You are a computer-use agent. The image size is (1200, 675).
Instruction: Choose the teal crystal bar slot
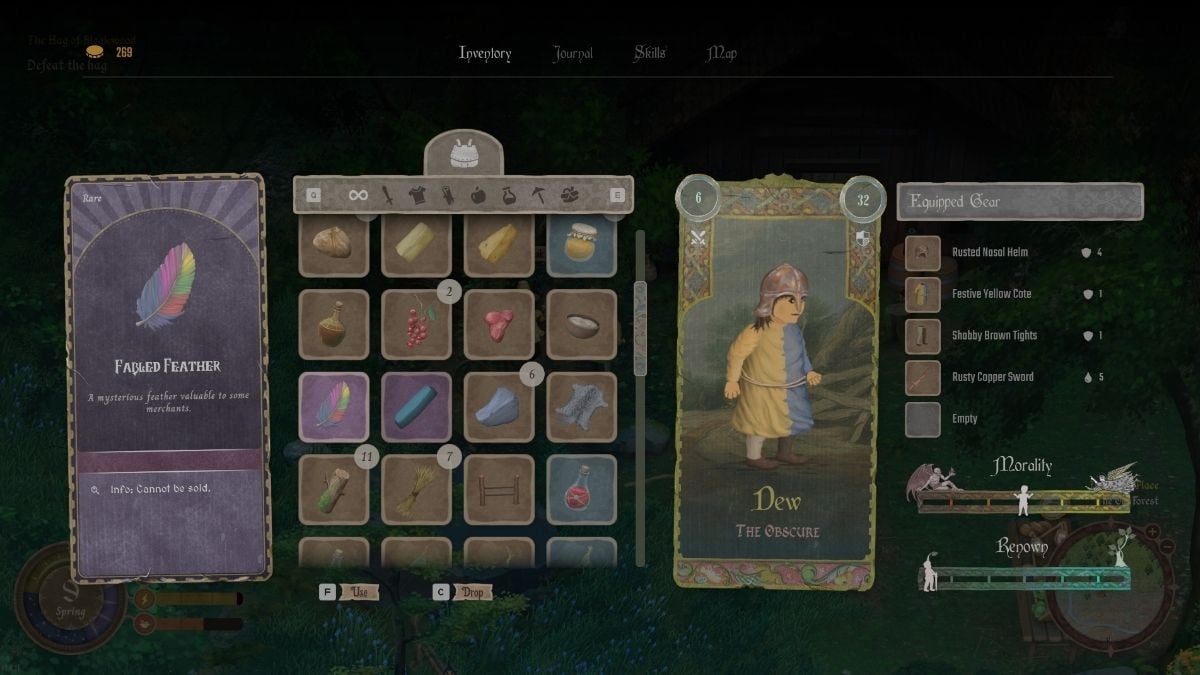point(416,407)
